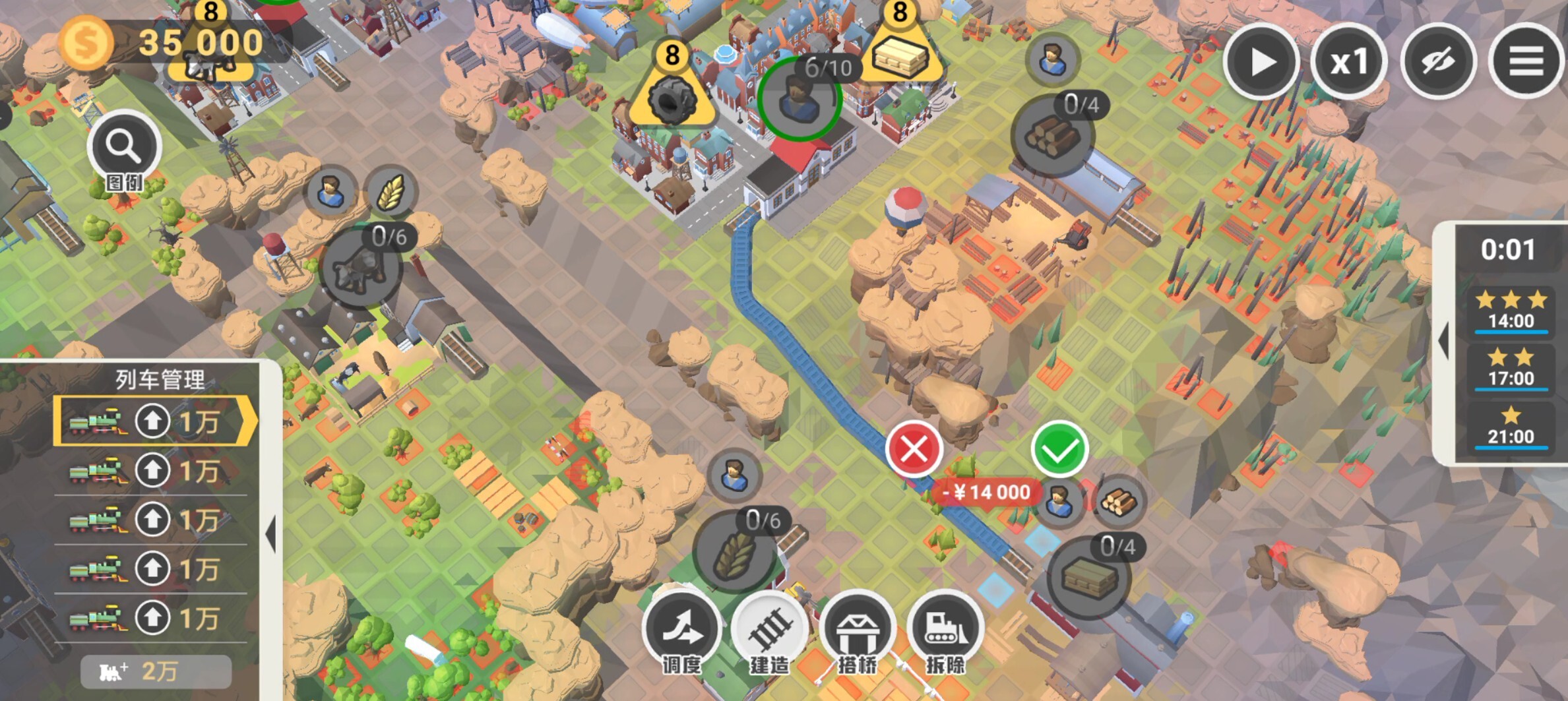This screenshot has height=701, width=1568.
Task: Collapse the star timer panel
Action: click(x=1445, y=342)
